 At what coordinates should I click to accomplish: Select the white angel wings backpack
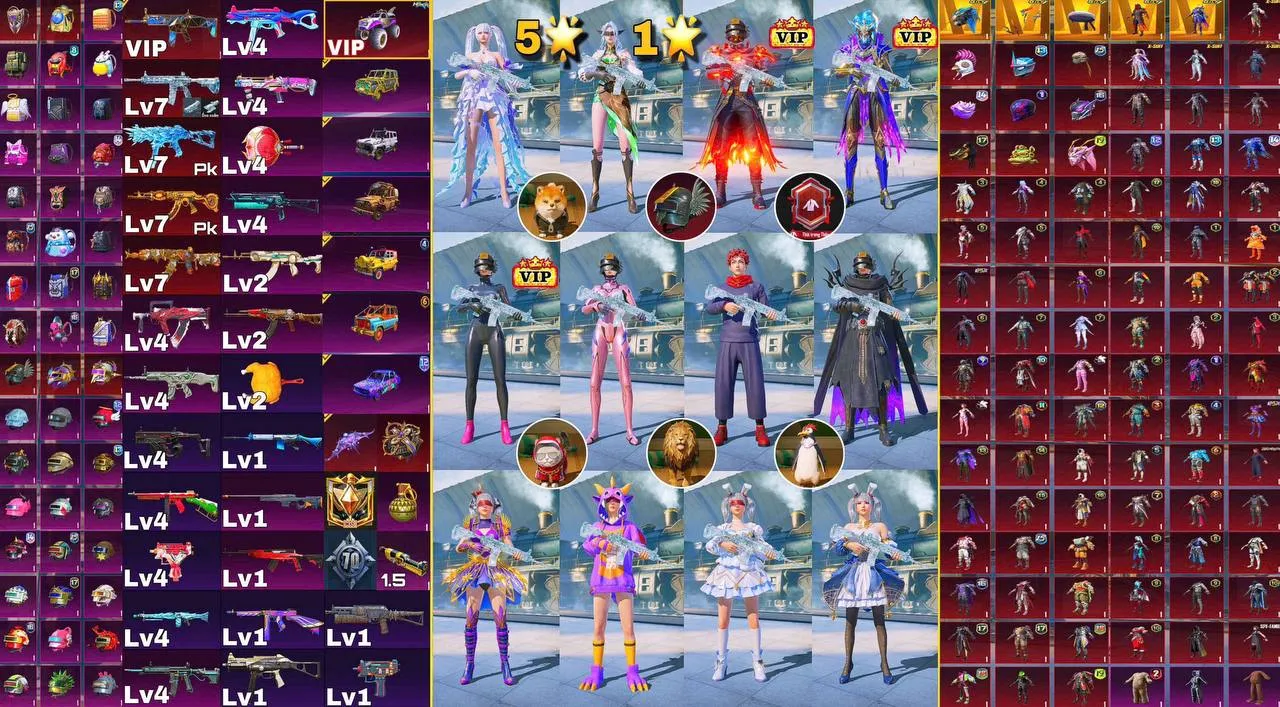[x=18, y=110]
